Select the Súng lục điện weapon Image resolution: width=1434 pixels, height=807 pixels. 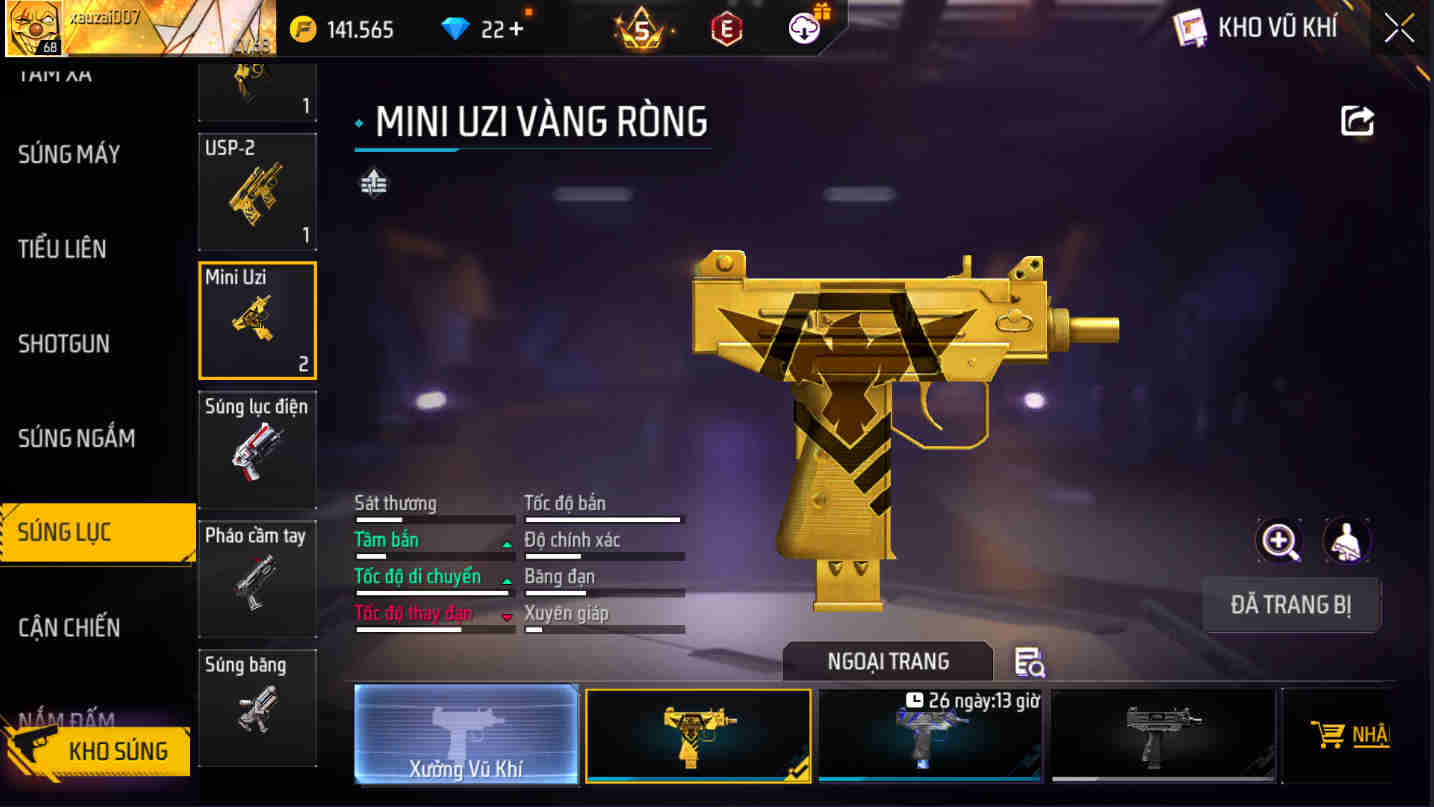coord(257,449)
